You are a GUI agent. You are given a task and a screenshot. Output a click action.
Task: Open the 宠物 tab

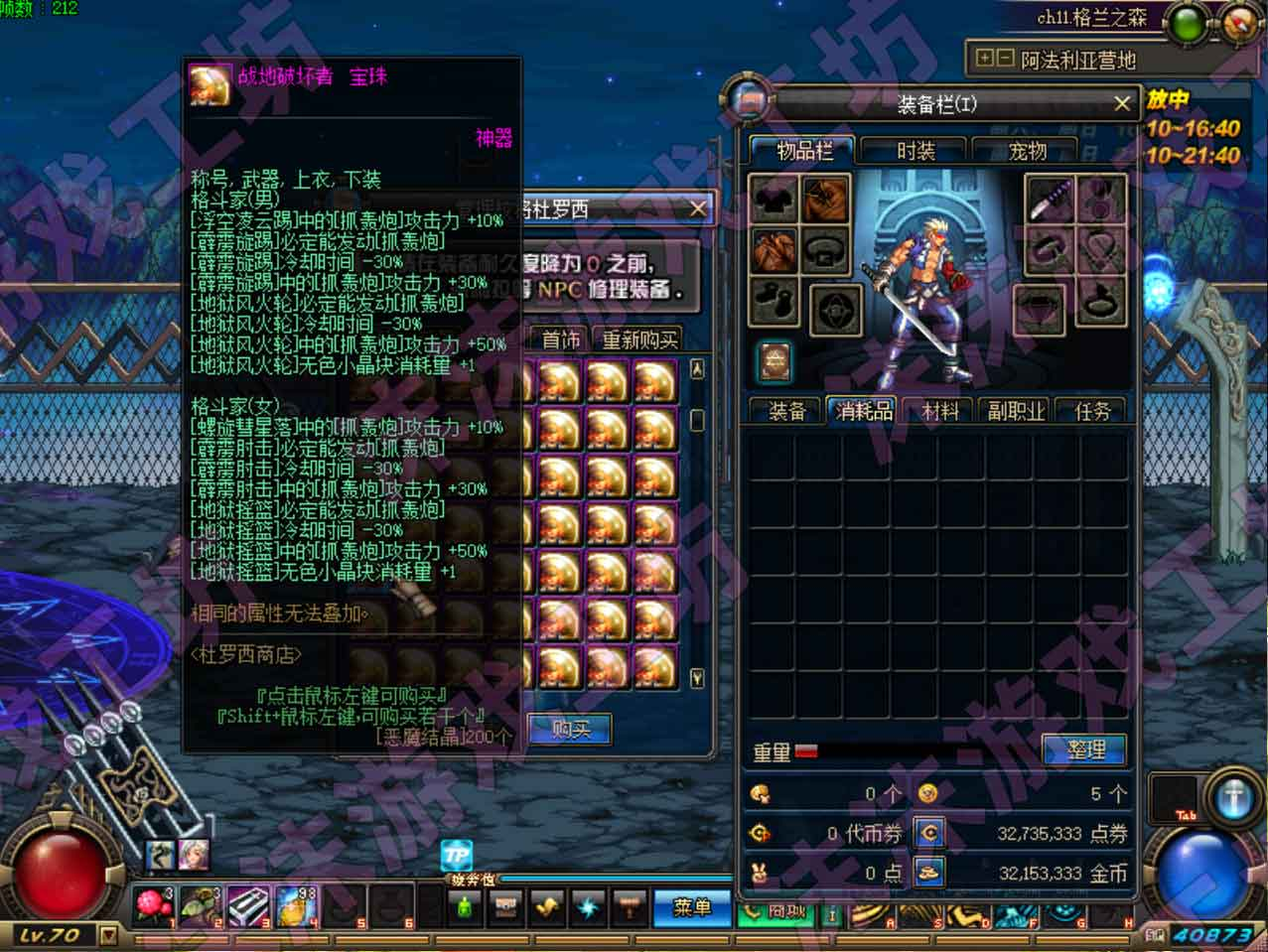(x=1027, y=151)
